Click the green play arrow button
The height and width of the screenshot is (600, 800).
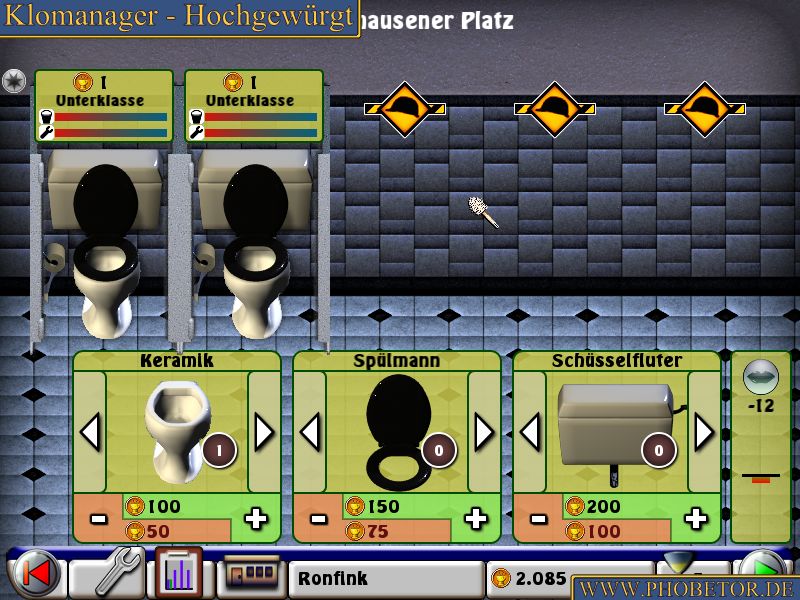pos(769,572)
